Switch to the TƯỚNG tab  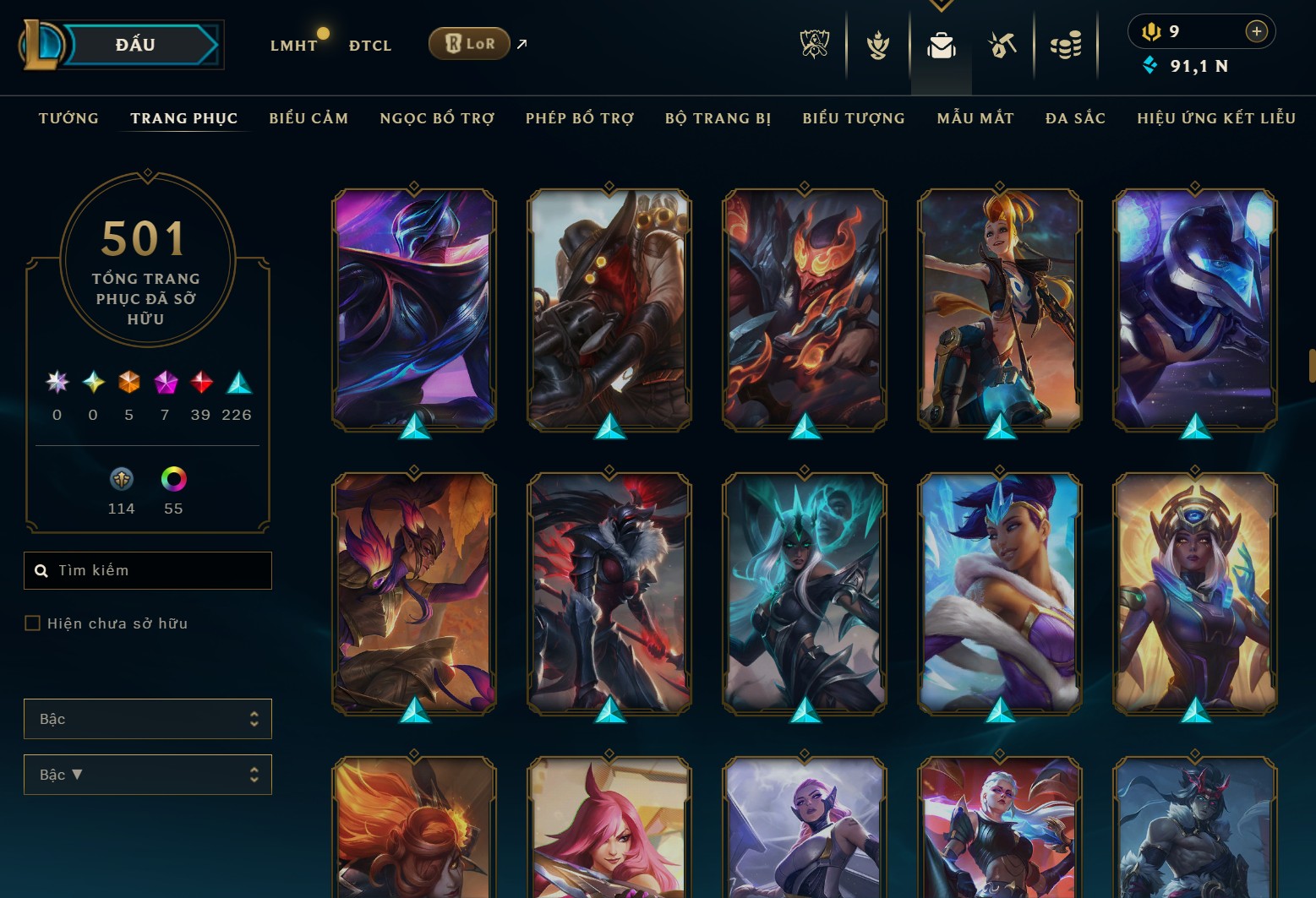(x=68, y=118)
